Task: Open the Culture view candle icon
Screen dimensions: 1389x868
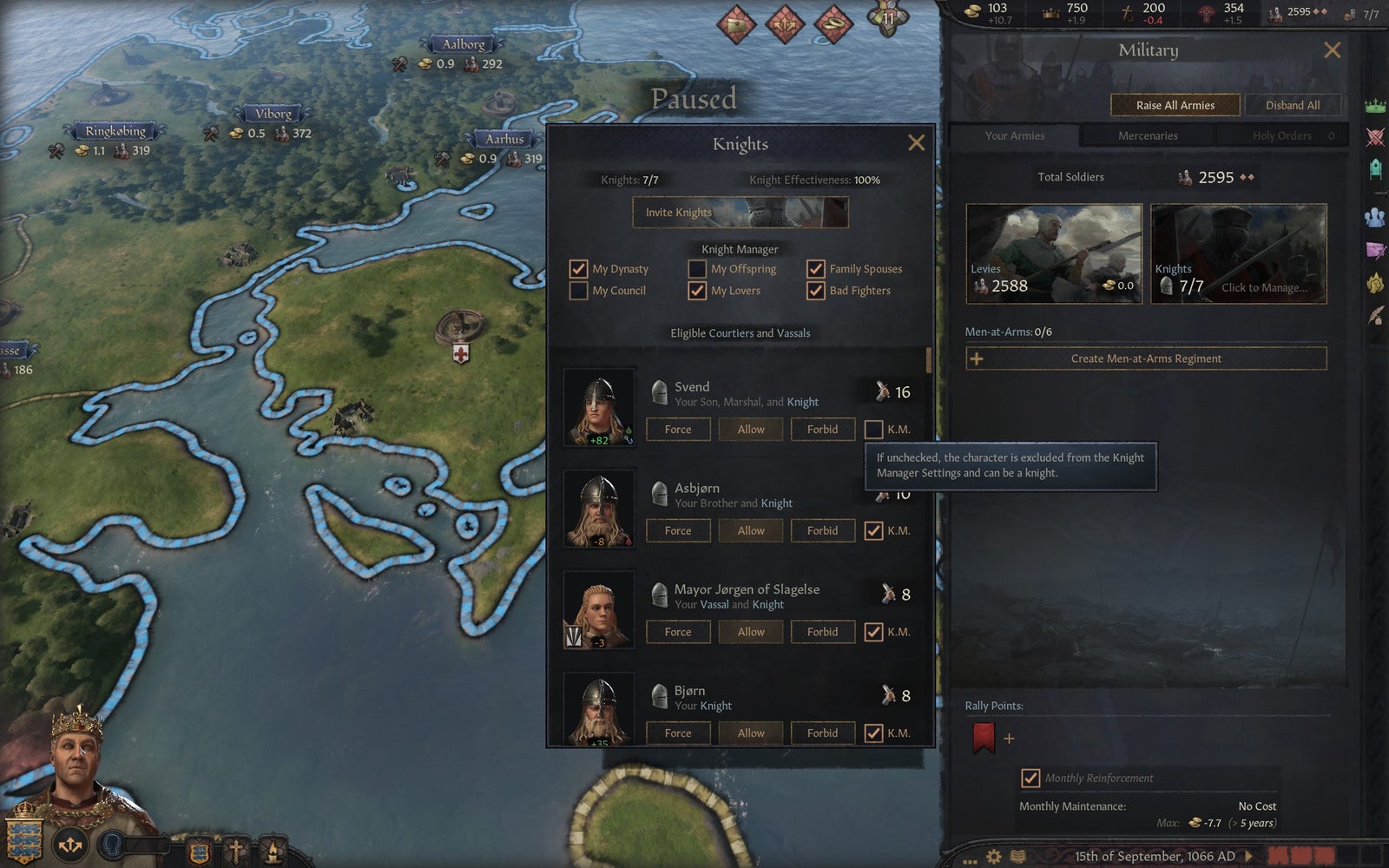Action: tap(273, 849)
